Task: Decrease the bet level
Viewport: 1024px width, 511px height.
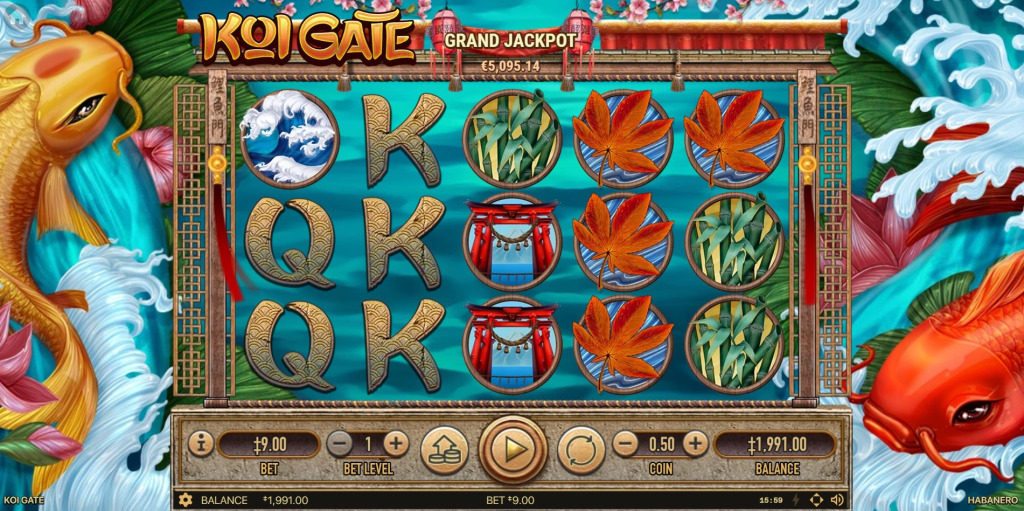Action: (x=340, y=444)
